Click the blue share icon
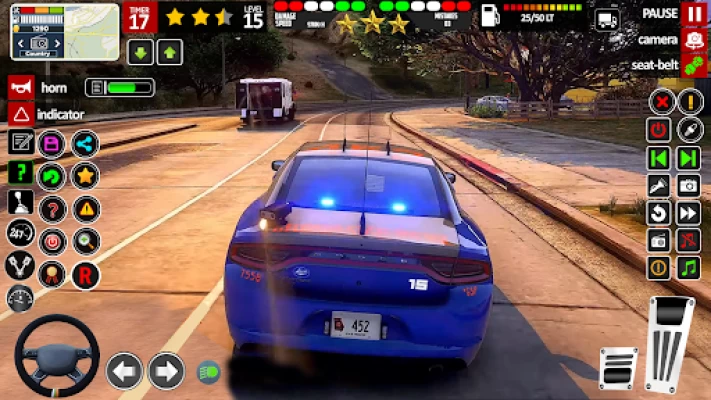The width and height of the screenshot is (711, 400). pos(85,143)
